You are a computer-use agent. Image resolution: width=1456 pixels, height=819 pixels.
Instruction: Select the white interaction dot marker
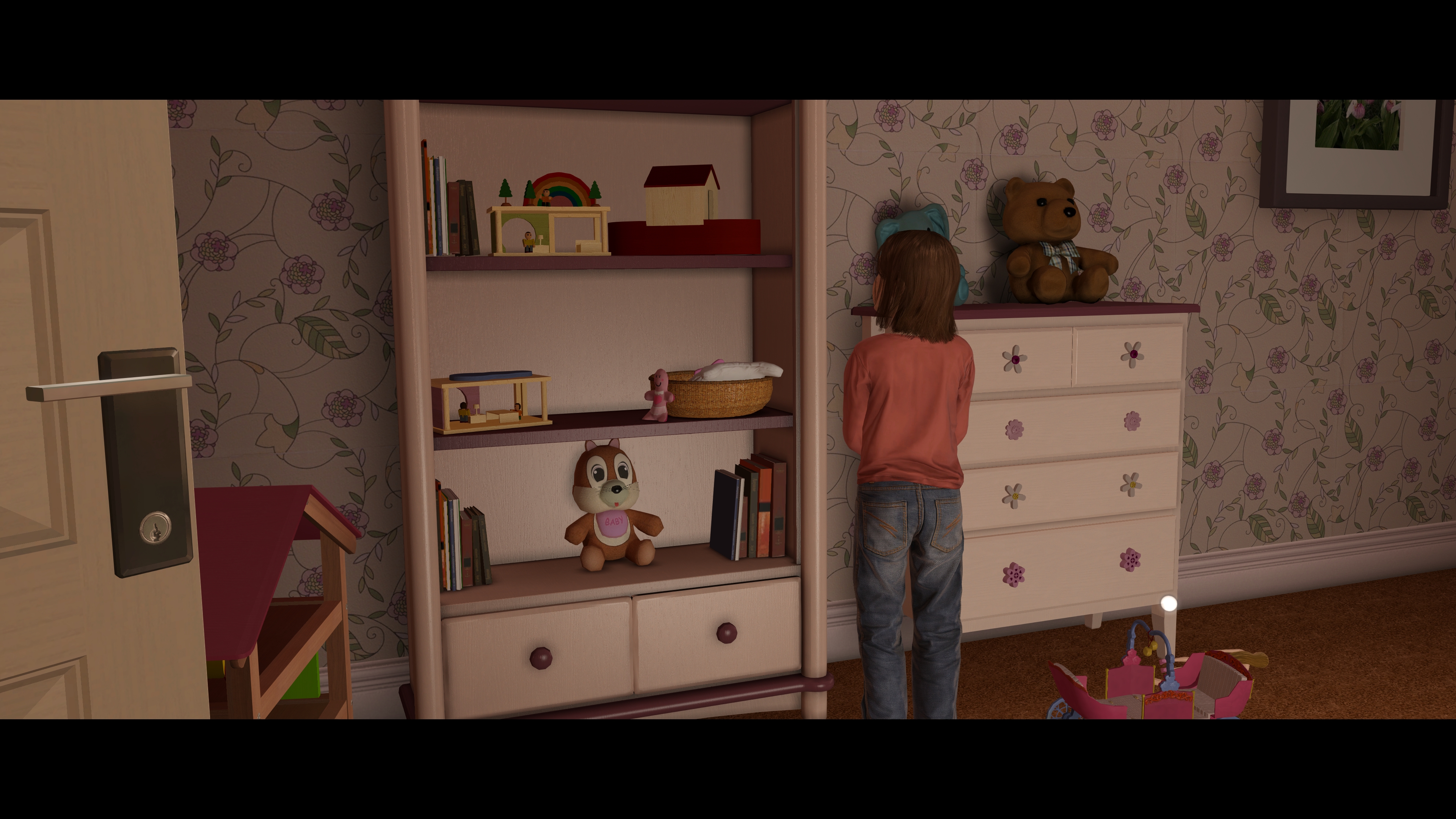[1168, 604]
